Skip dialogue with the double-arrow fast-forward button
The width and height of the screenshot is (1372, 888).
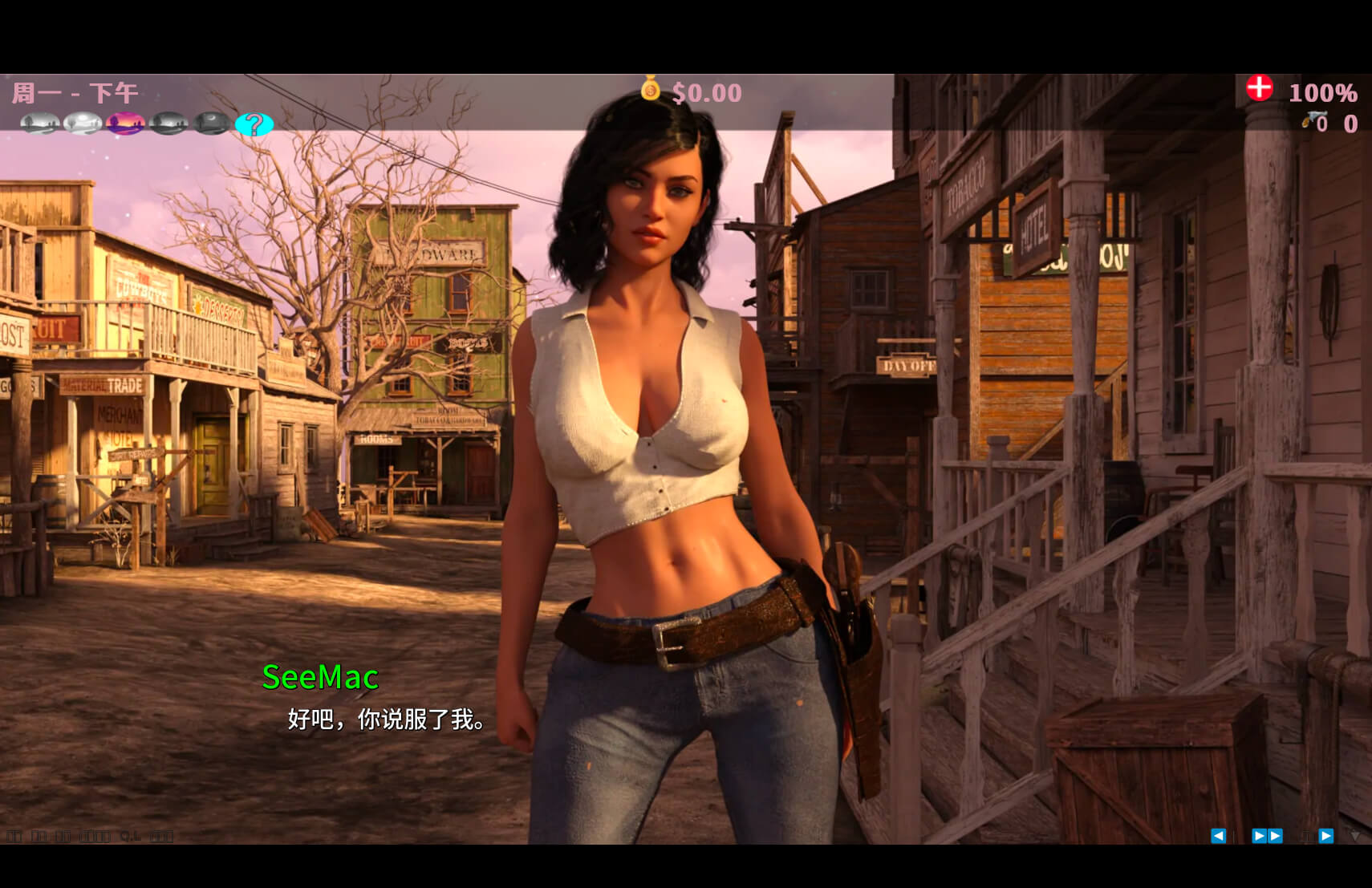coord(1267,836)
